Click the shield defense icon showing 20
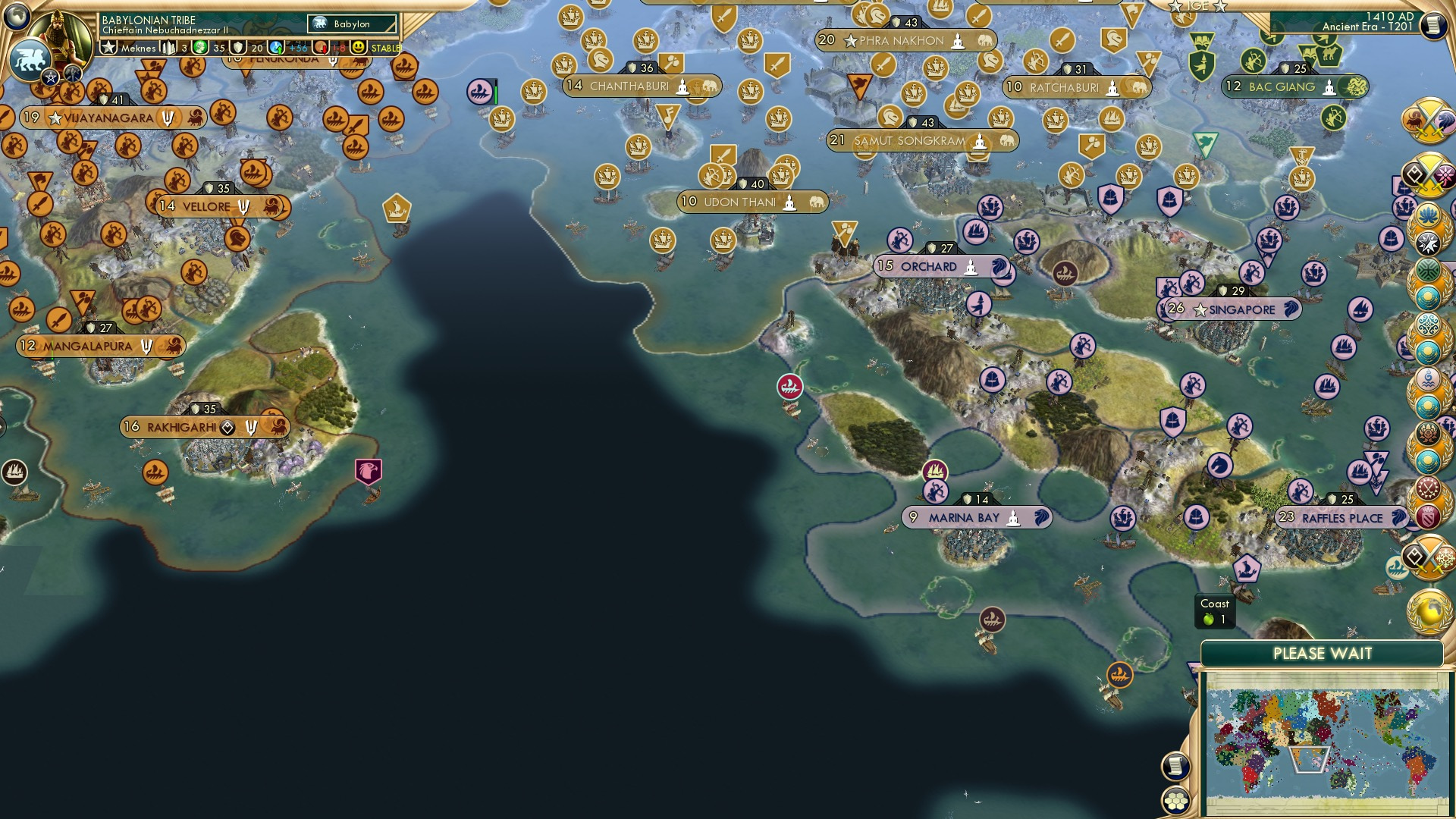1456x819 pixels. click(237, 48)
